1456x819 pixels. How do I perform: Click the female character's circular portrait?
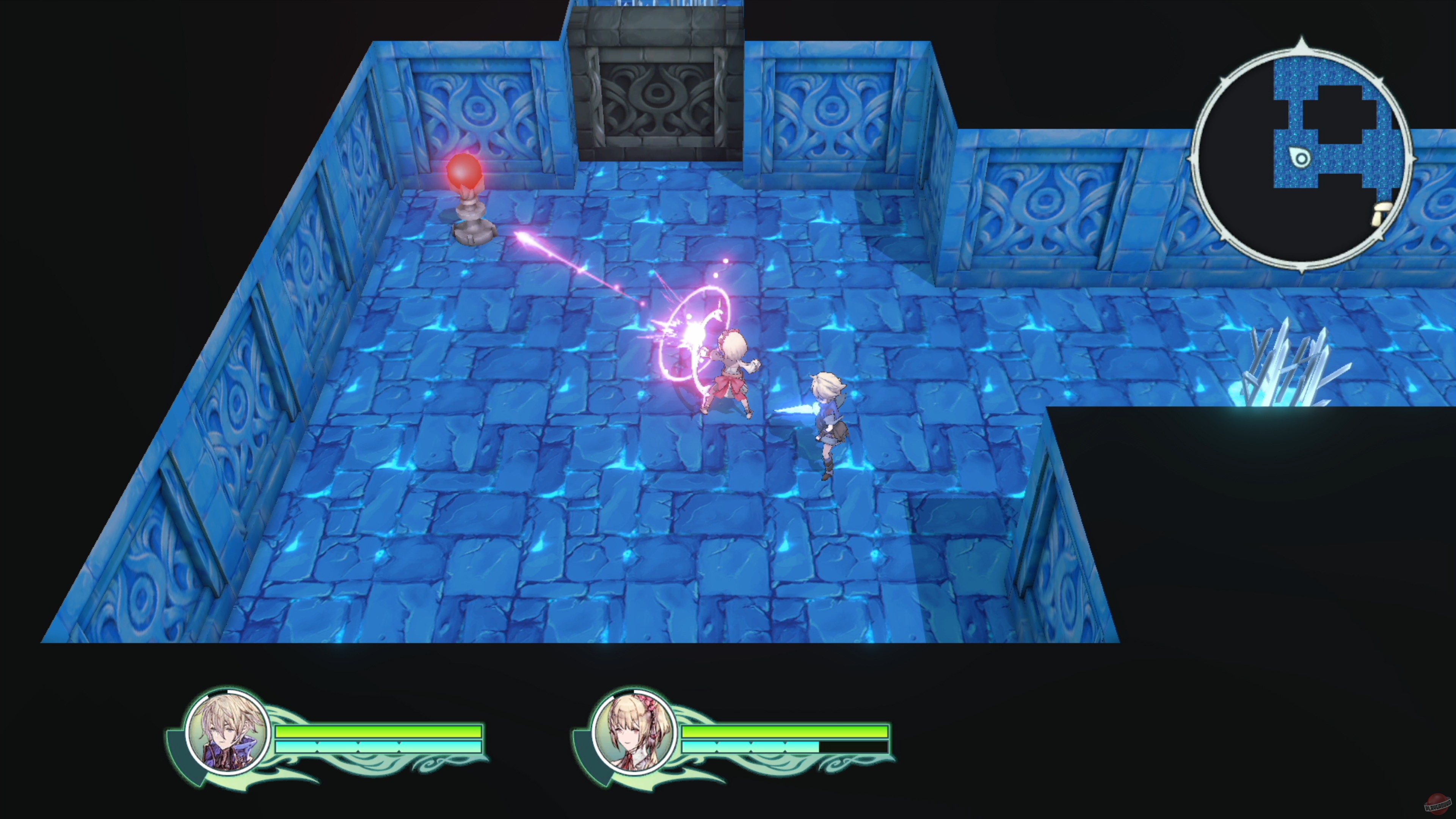(x=635, y=736)
